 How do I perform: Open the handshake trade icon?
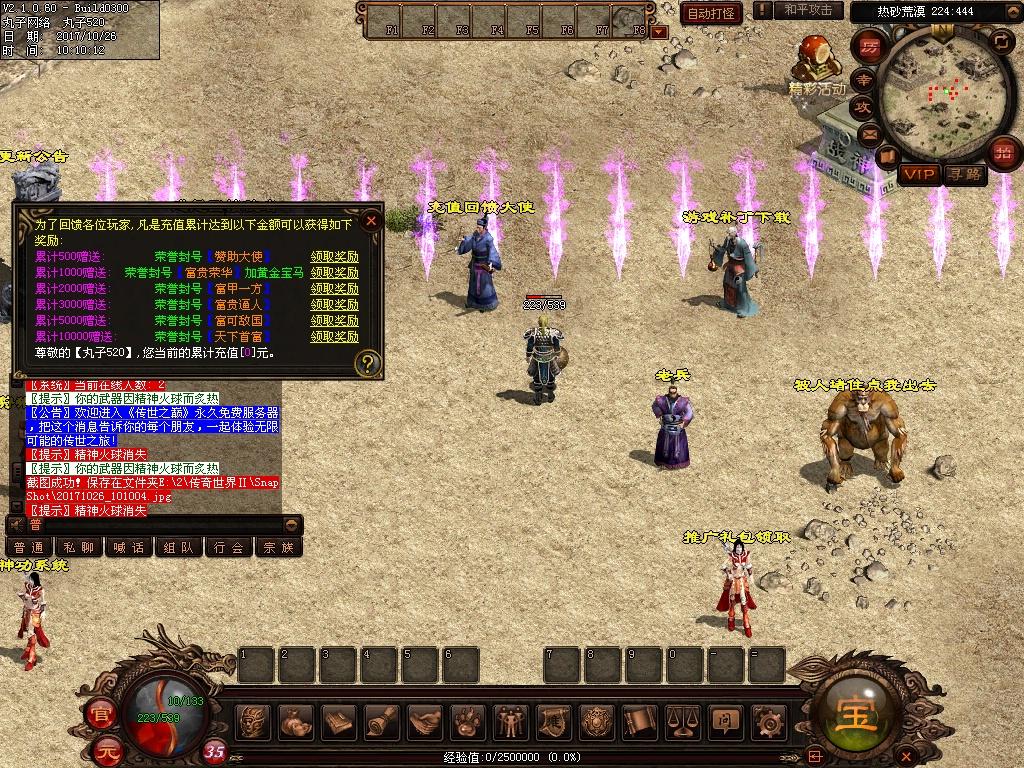click(x=426, y=721)
